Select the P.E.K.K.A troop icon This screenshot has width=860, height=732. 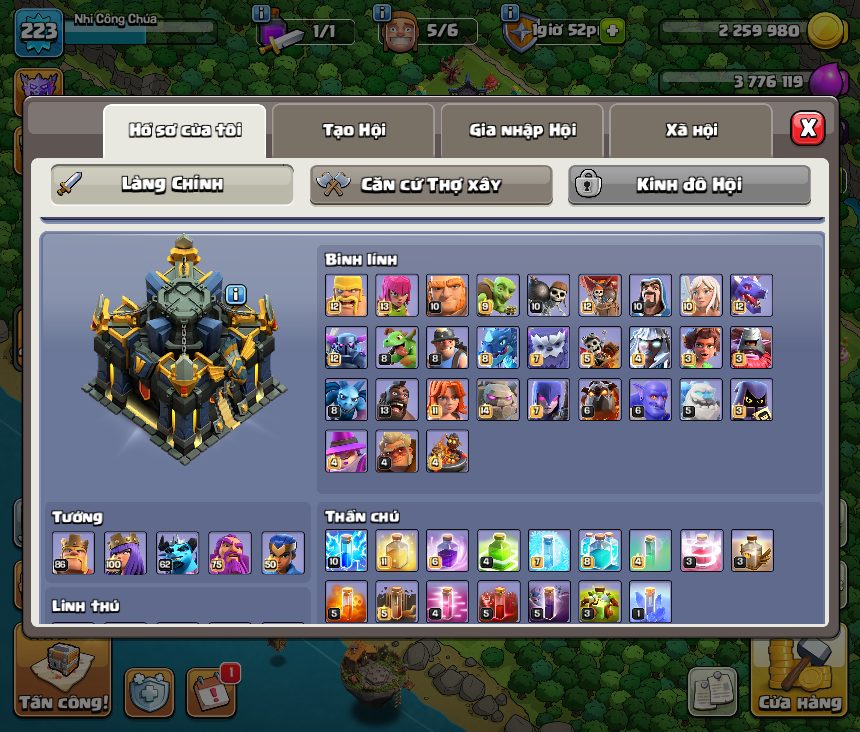(346, 347)
